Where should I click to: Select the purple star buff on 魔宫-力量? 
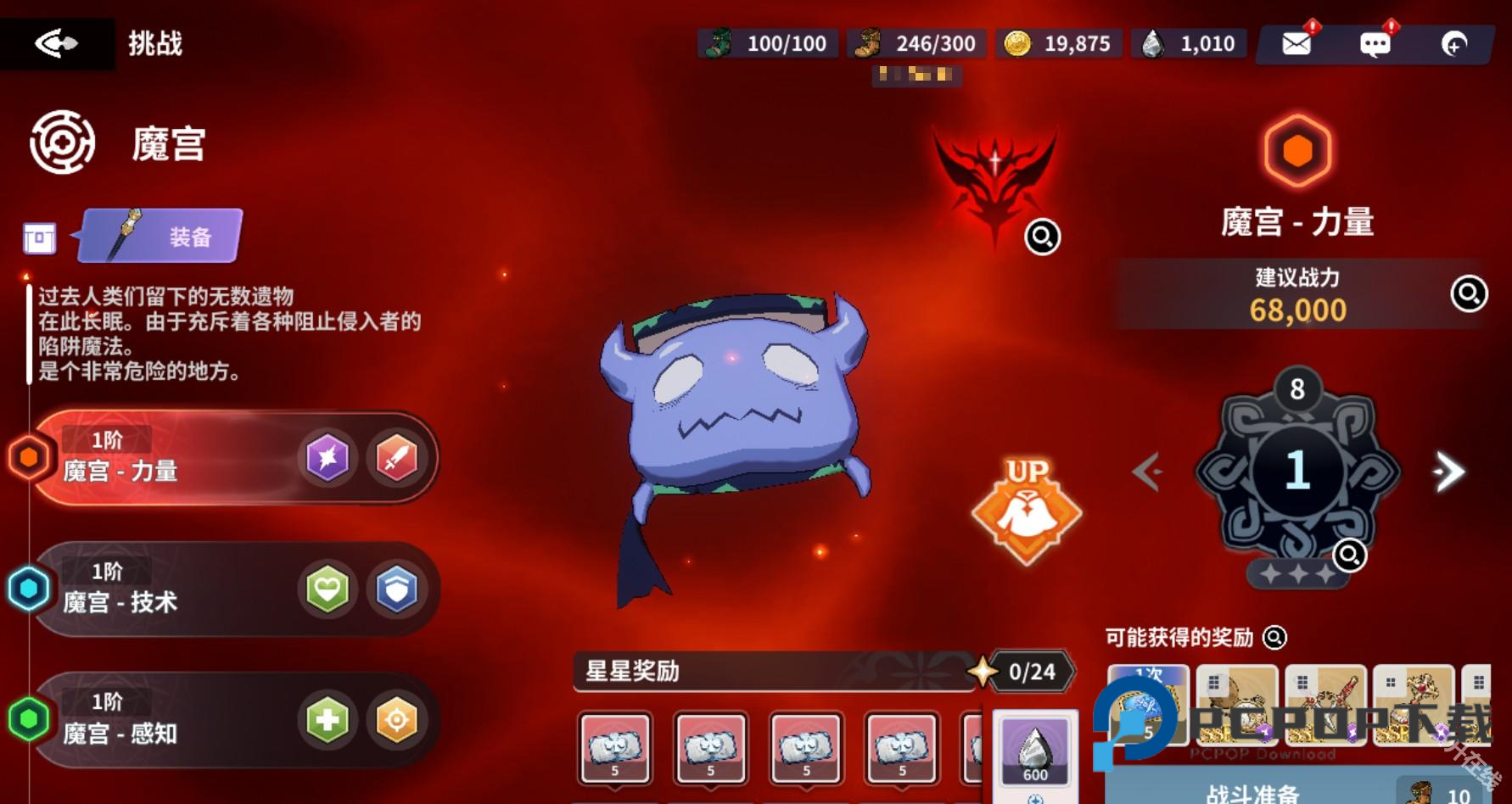[328, 458]
